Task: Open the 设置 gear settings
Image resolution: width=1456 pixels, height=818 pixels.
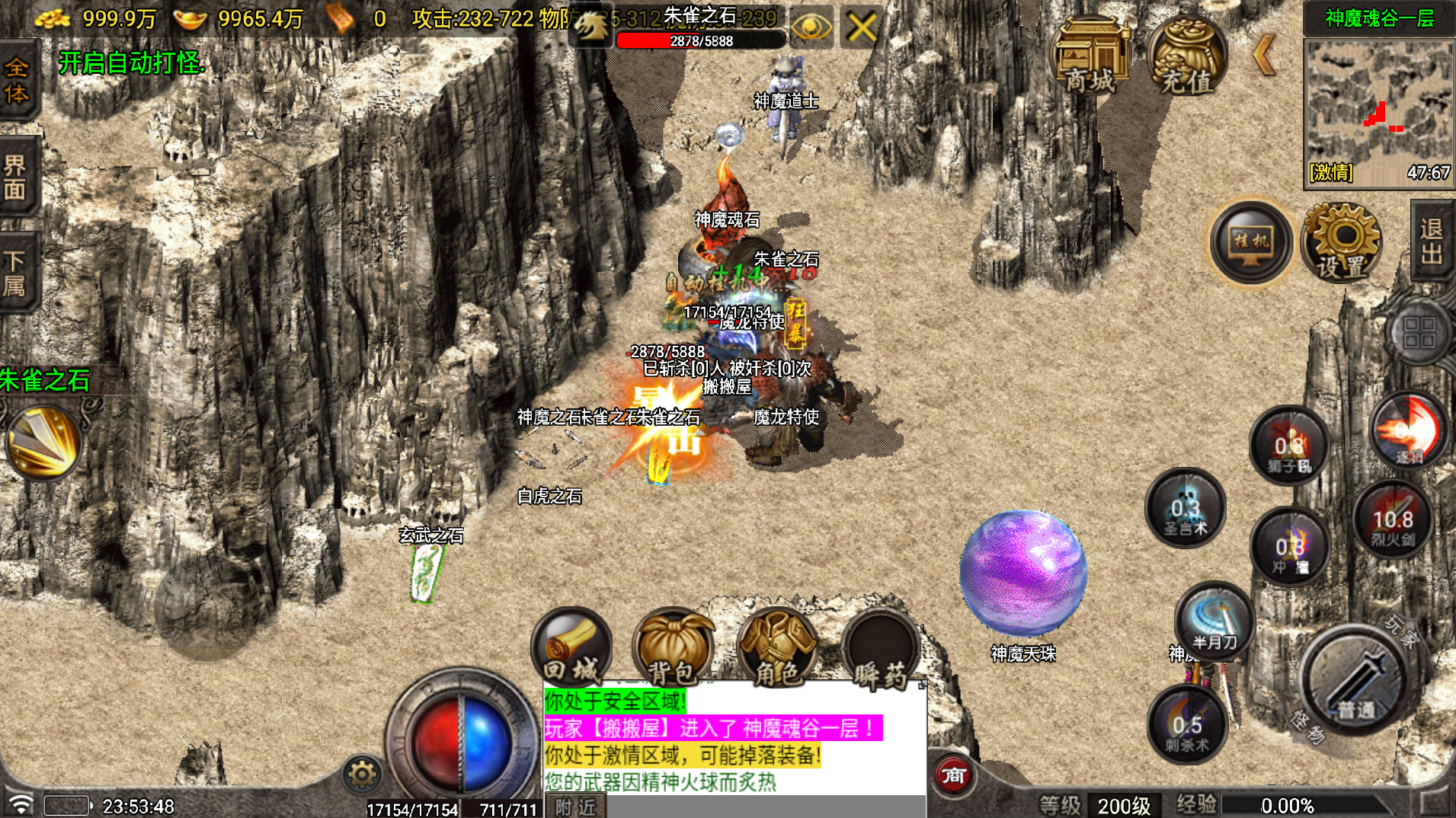Action: (x=1342, y=242)
